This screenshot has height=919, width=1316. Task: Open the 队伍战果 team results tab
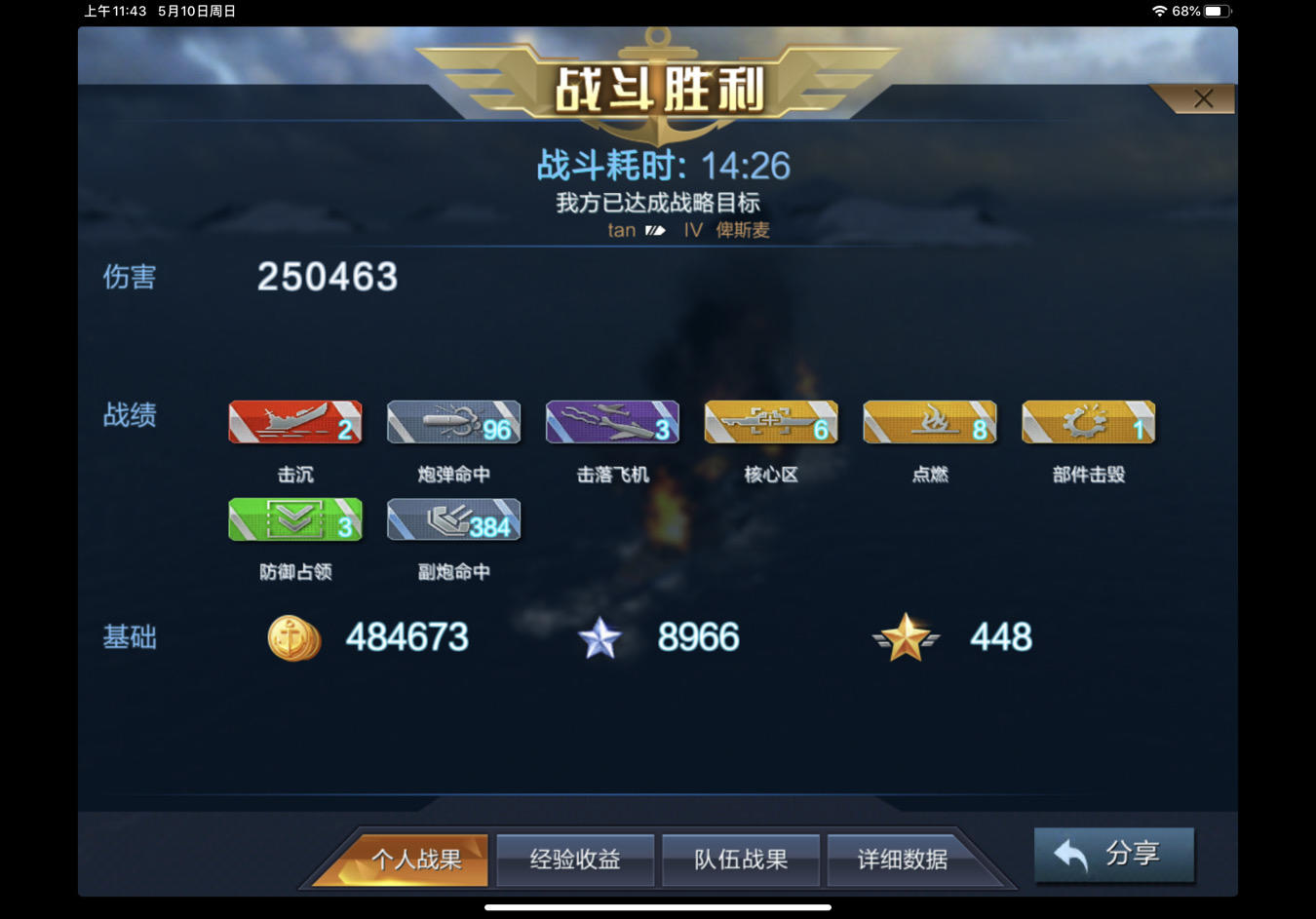[741, 860]
